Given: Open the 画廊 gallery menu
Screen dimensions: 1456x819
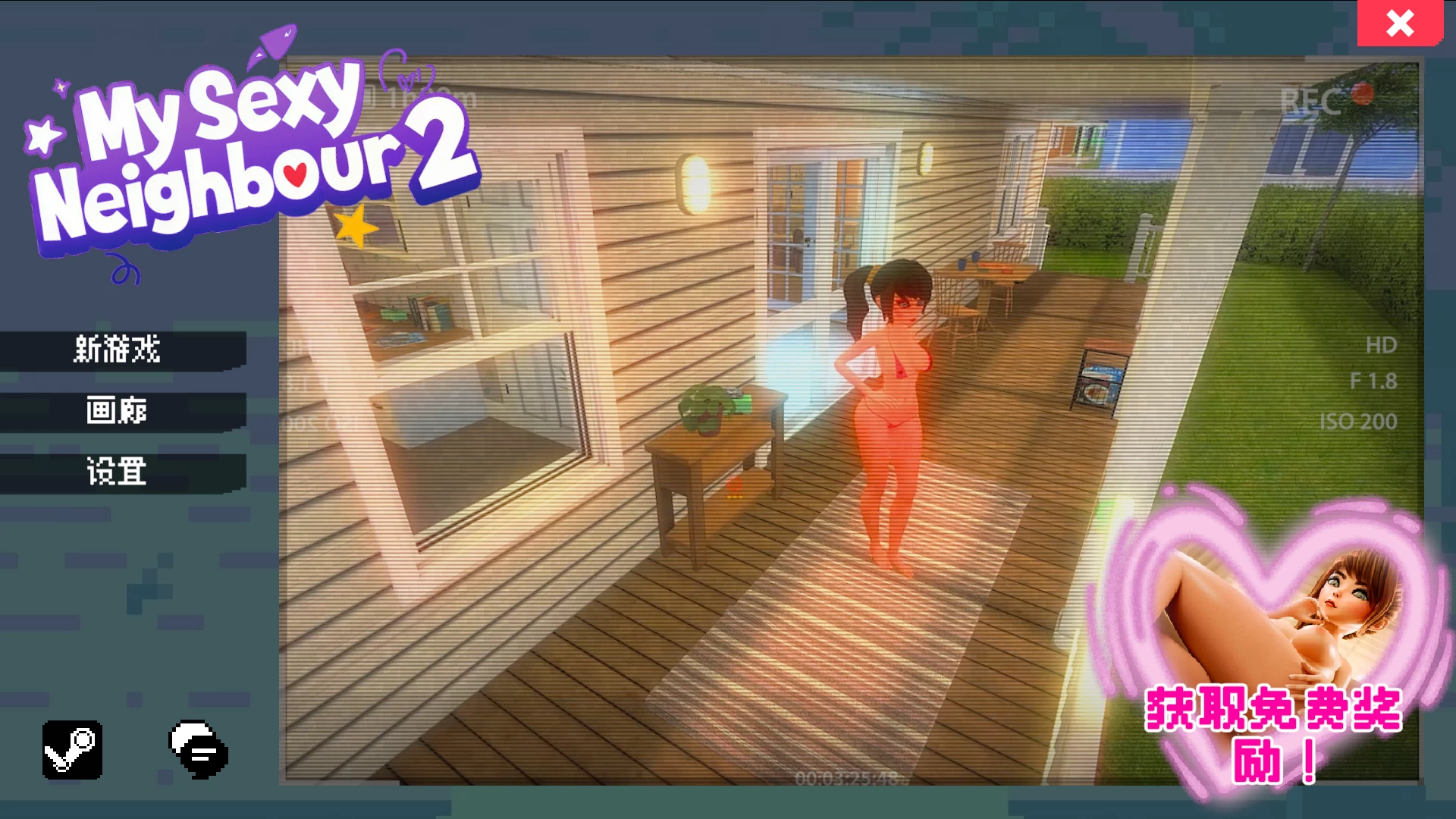Looking at the screenshot, I should pyautogui.click(x=118, y=412).
